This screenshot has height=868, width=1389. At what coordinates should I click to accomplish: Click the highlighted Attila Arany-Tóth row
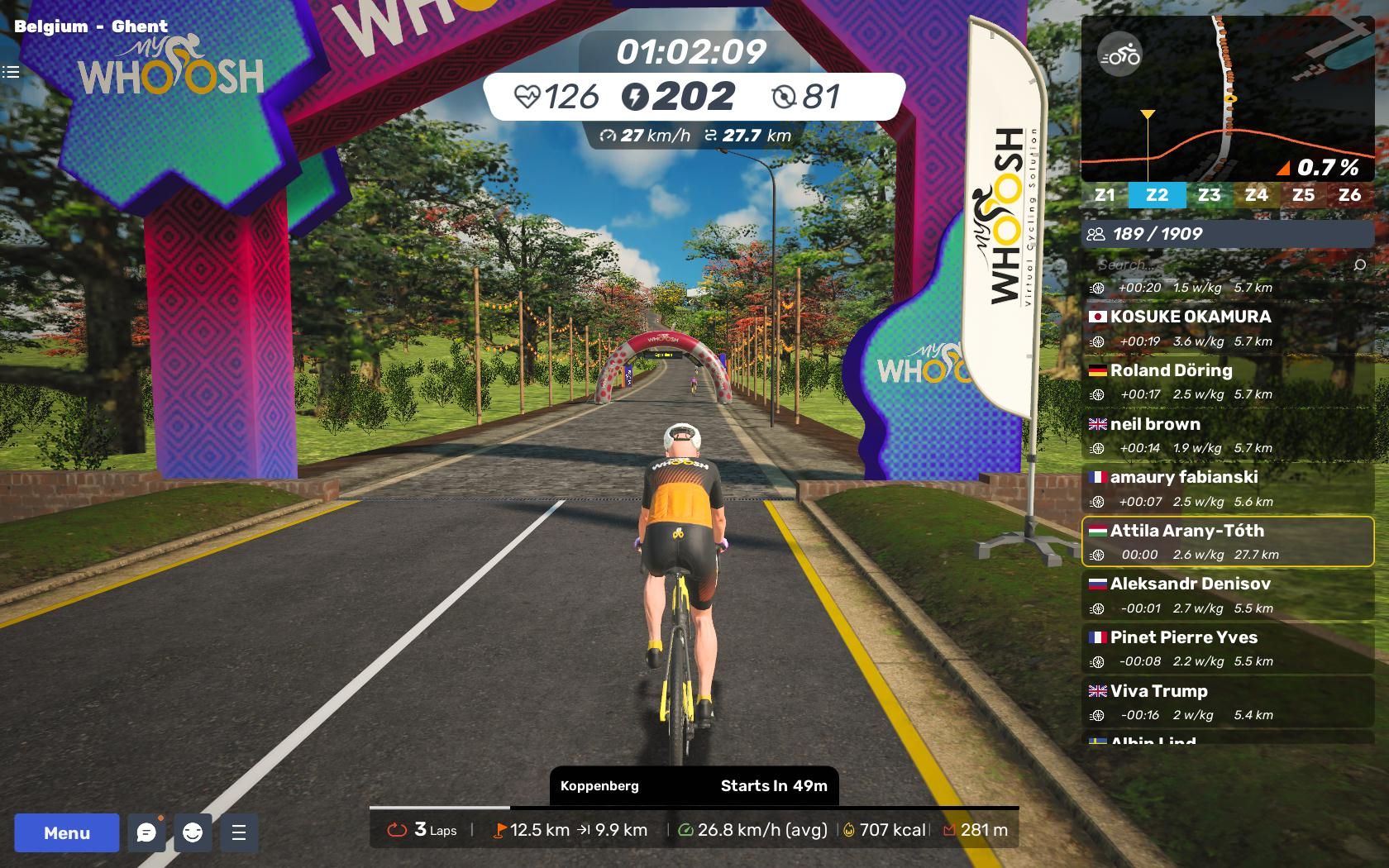point(1227,541)
